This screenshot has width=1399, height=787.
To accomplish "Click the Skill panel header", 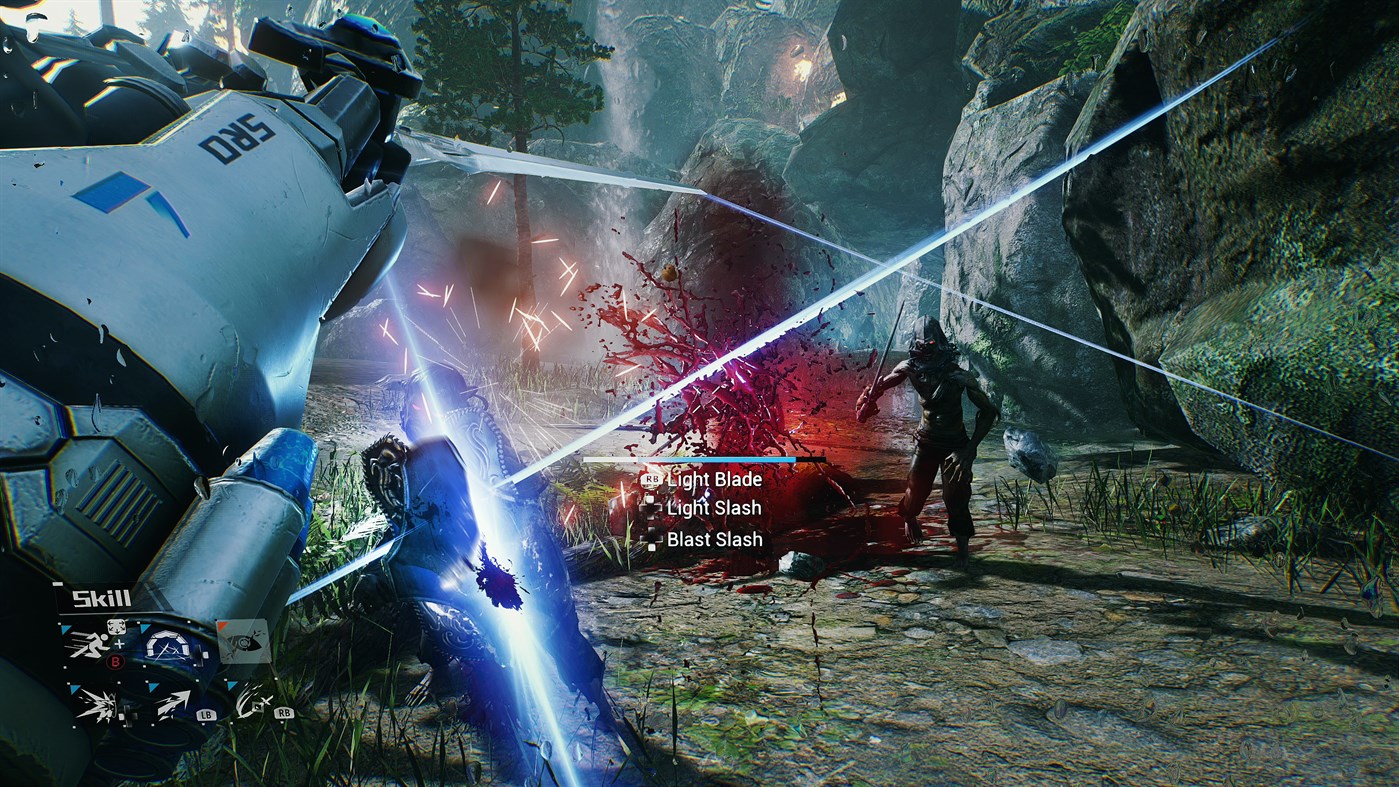I will [101, 598].
